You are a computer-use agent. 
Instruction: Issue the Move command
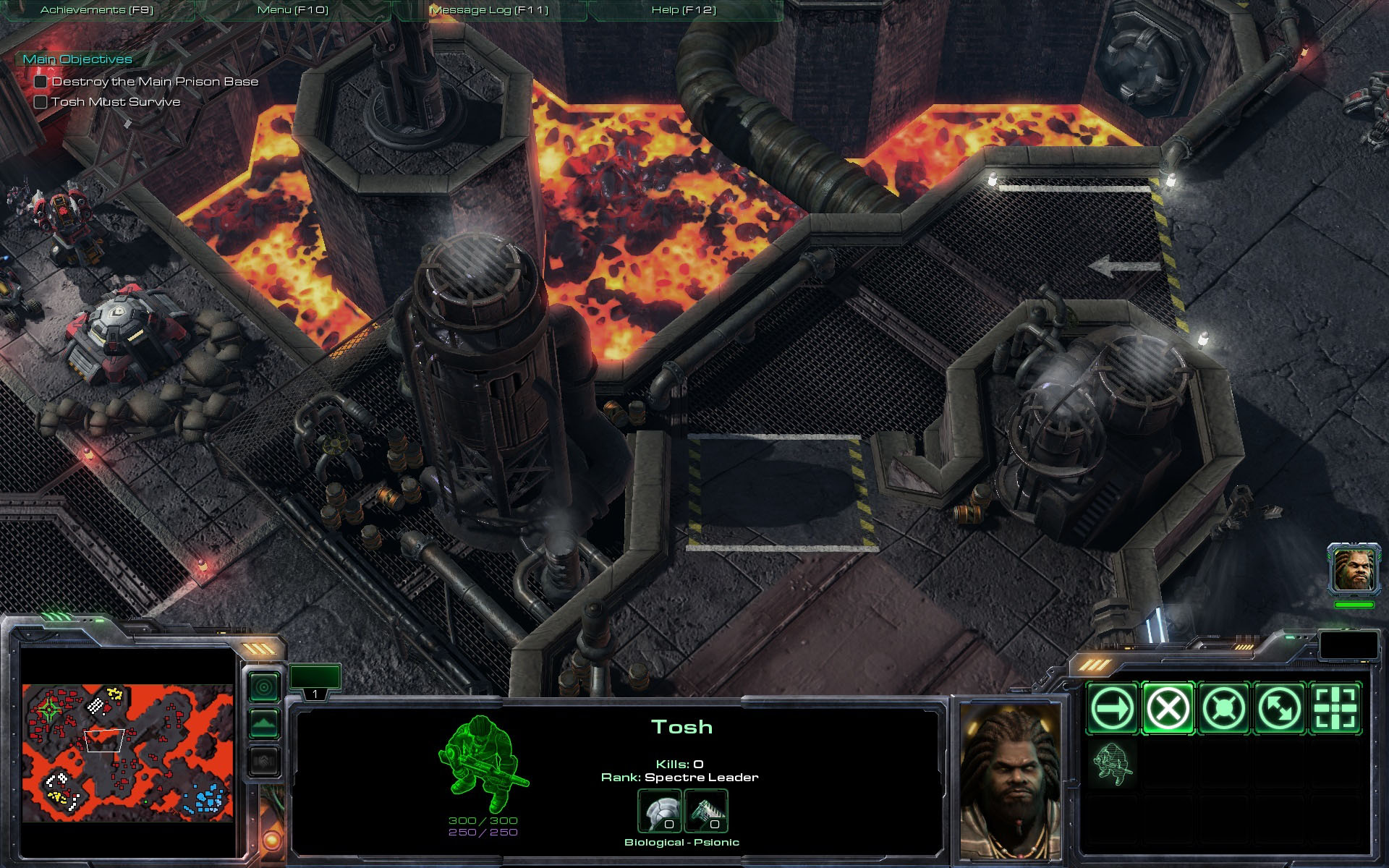point(1112,708)
